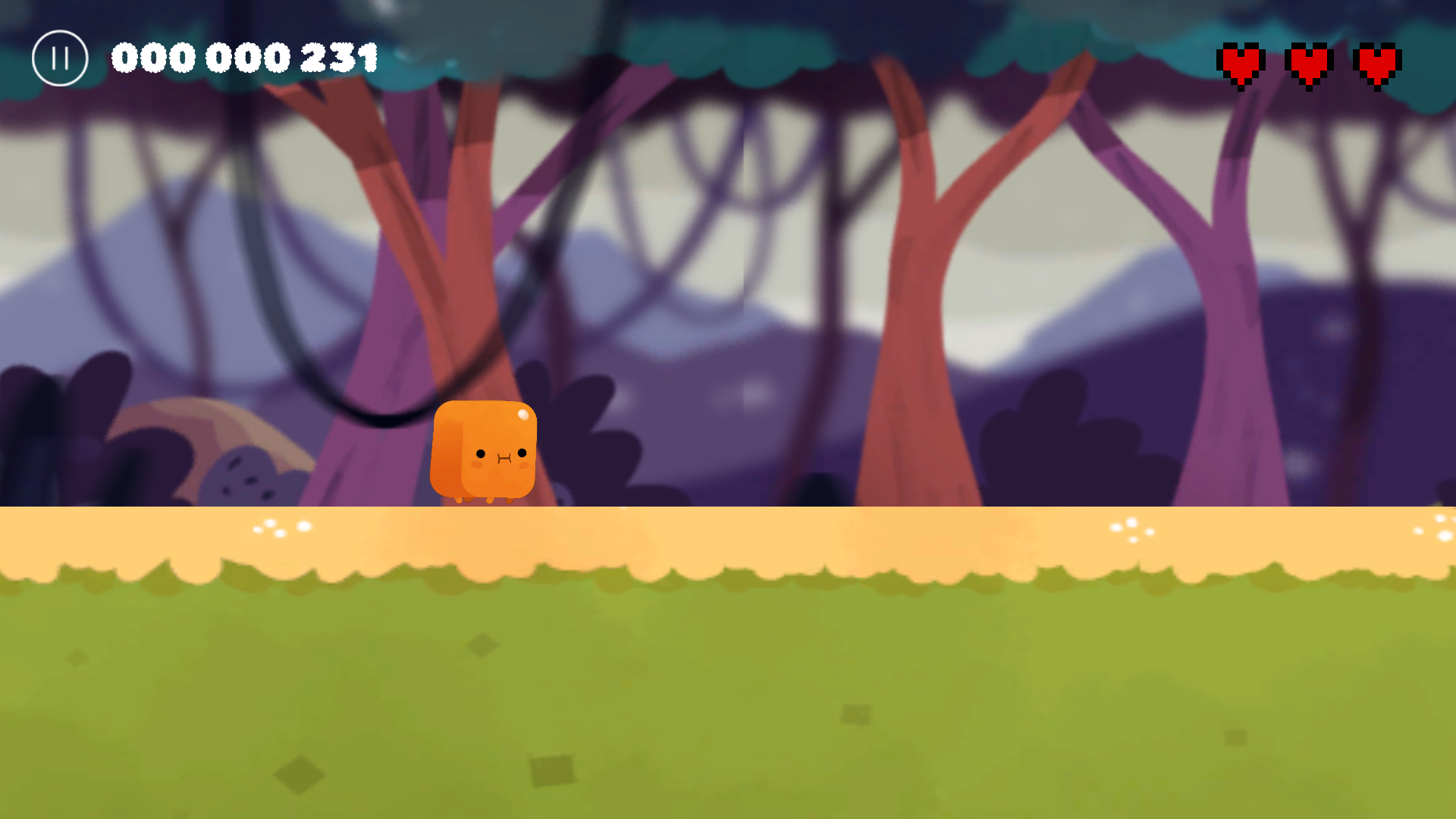Click the pause bars inside the circle
Image resolution: width=1456 pixels, height=819 pixels.
[x=60, y=58]
